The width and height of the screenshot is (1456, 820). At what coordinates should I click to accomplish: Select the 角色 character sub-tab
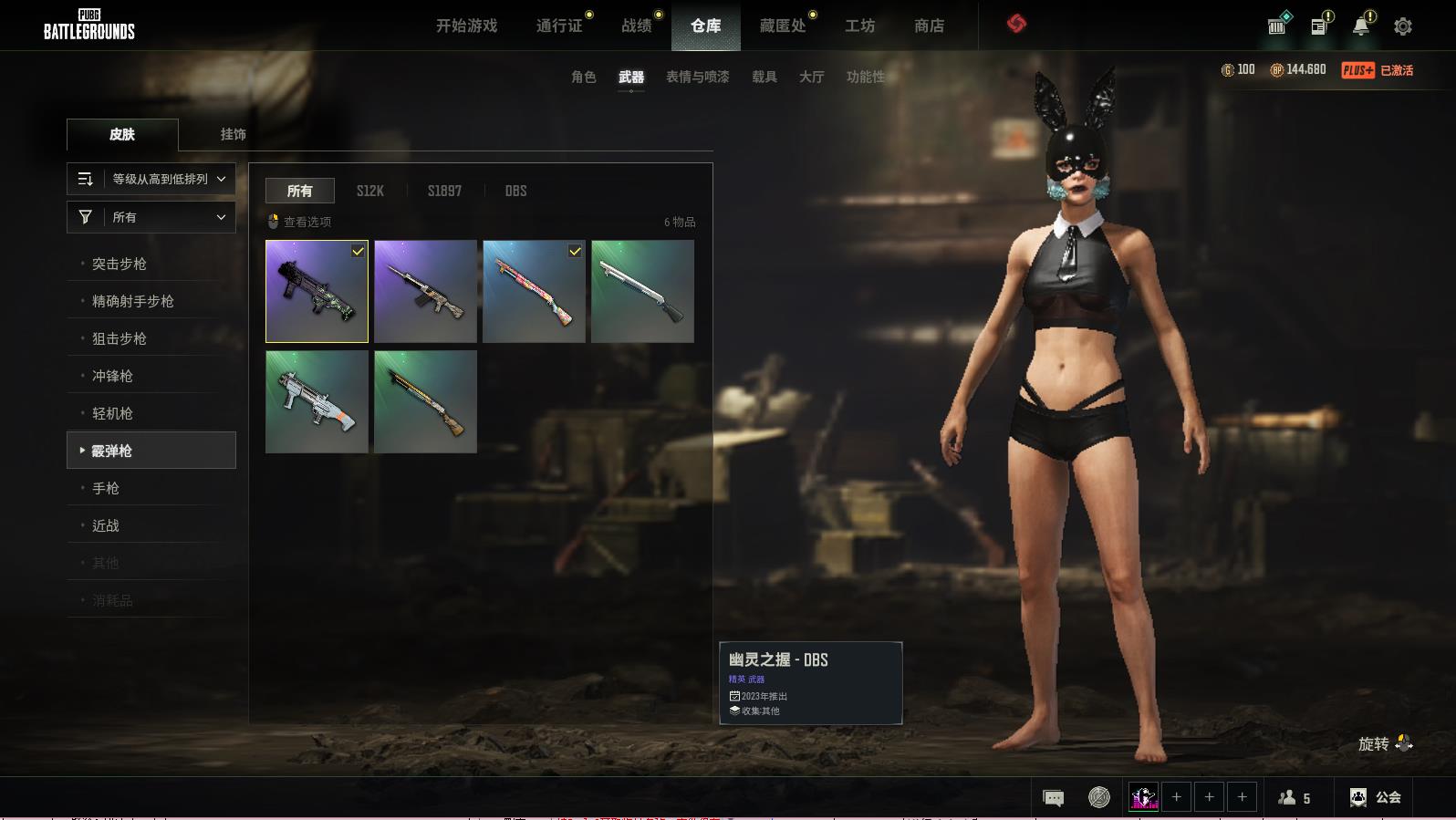[x=584, y=77]
